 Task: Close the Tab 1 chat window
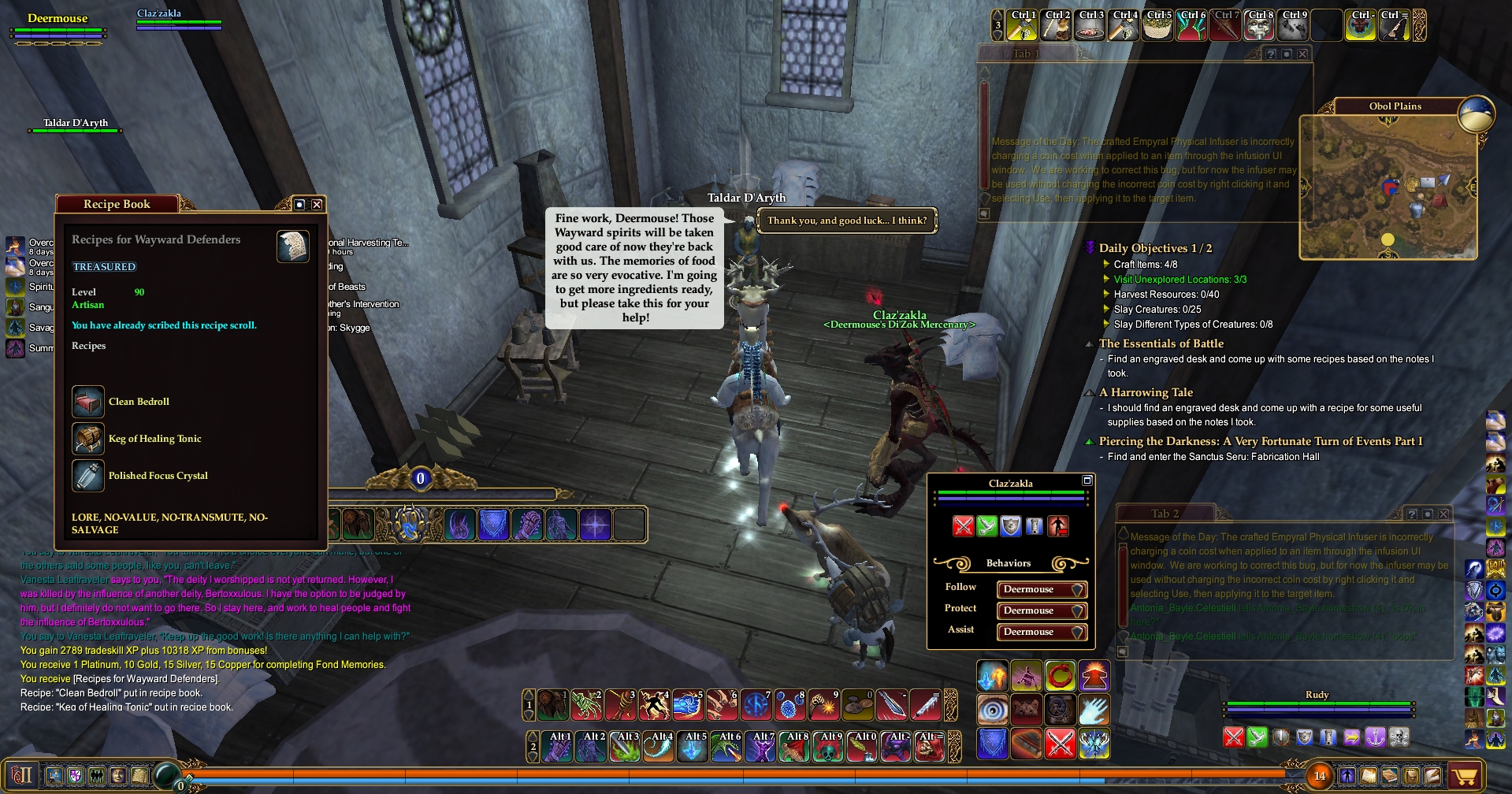(1303, 54)
